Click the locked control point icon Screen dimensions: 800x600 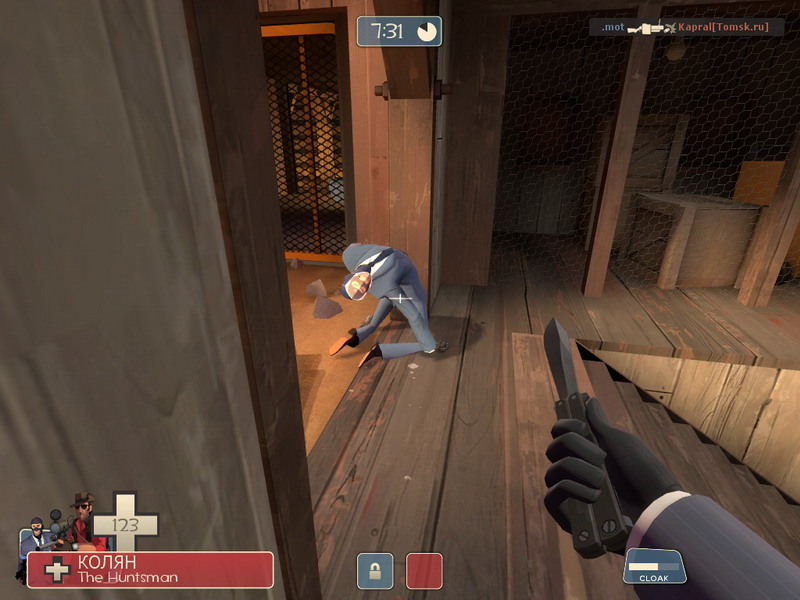point(375,571)
